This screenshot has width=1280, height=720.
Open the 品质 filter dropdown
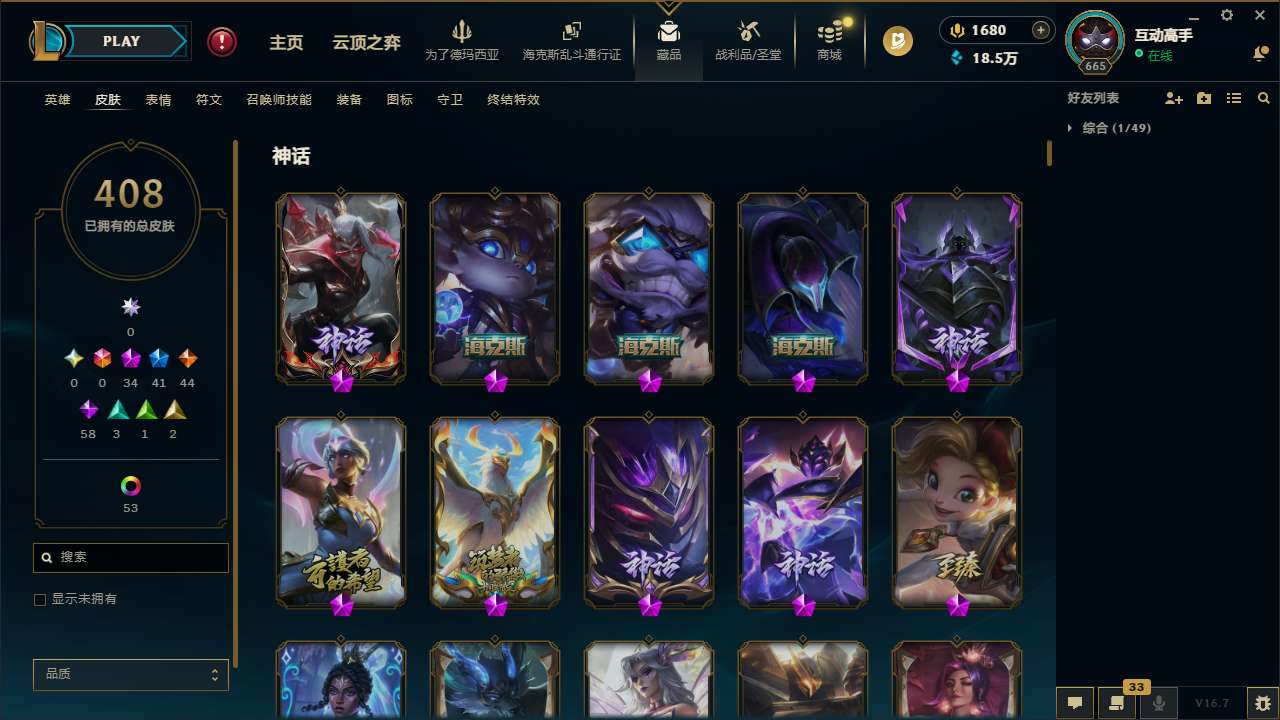tap(130, 674)
